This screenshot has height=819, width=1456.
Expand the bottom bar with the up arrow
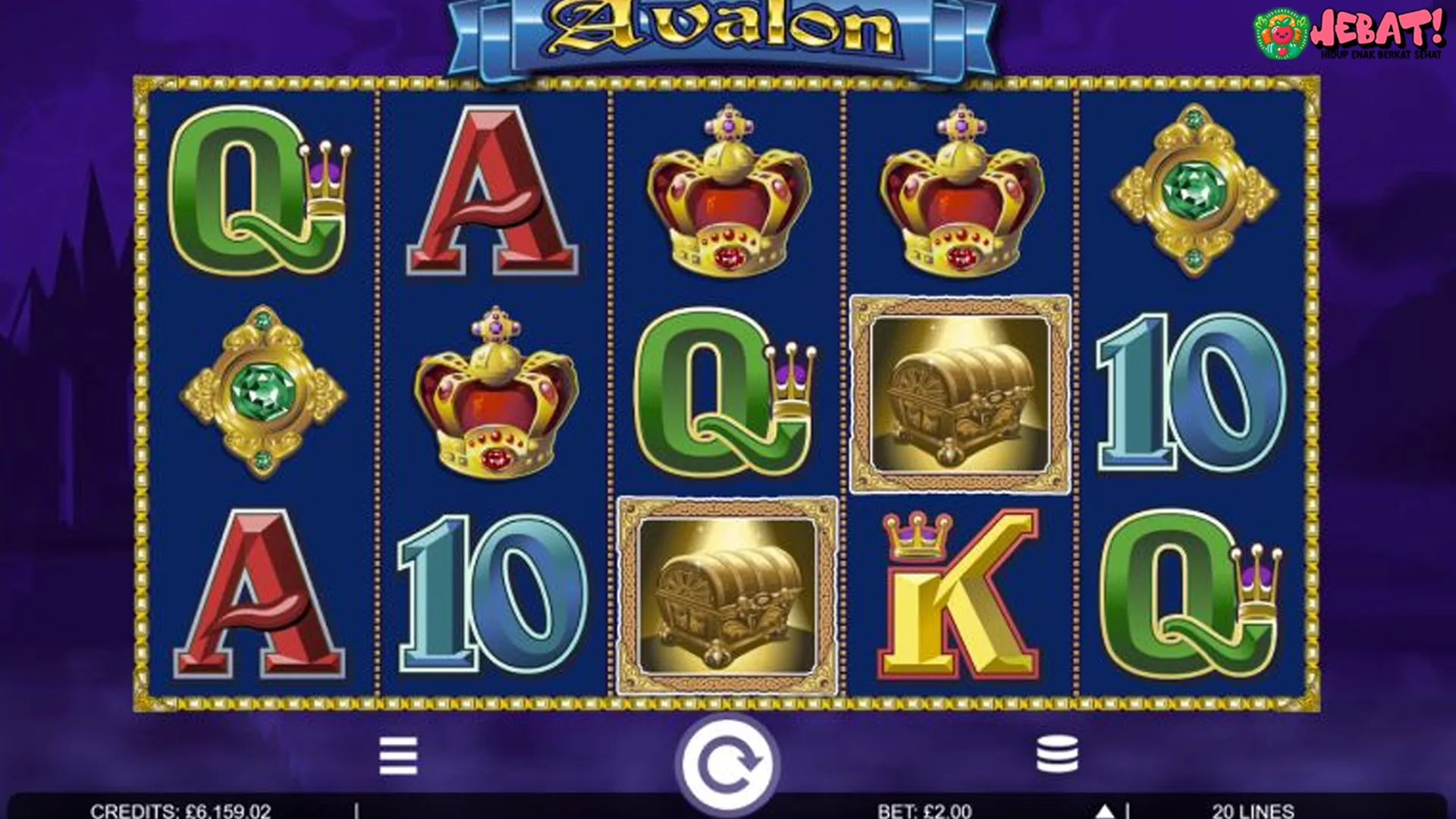1105,811
